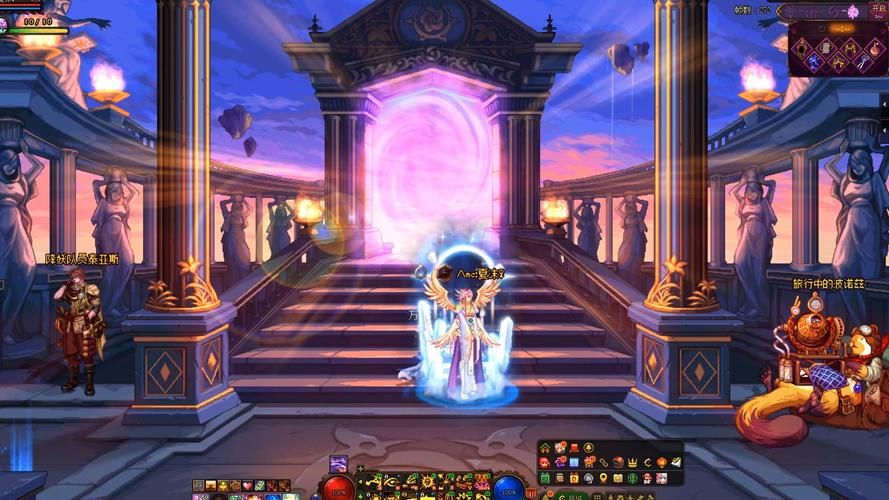Open the green house menu icon
The height and width of the screenshot is (500, 889).
coord(545,448)
